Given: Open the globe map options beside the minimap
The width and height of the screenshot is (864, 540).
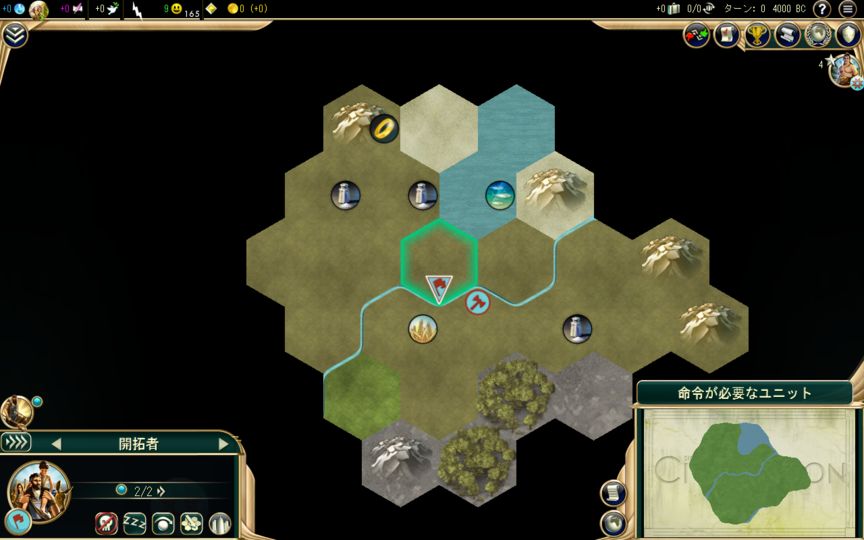Looking at the screenshot, I should point(613,522).
